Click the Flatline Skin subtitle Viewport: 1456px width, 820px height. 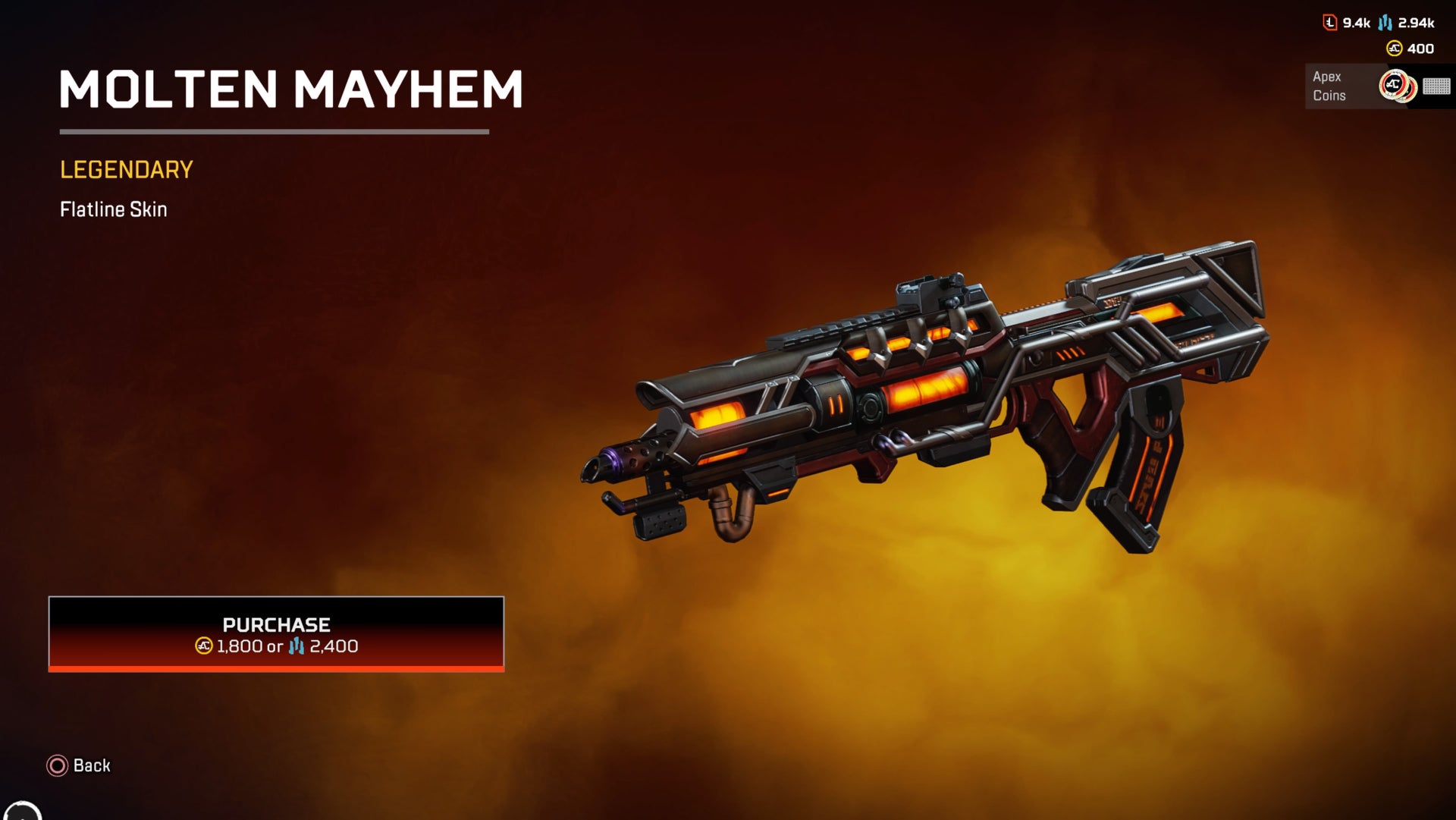coord(114,210)
